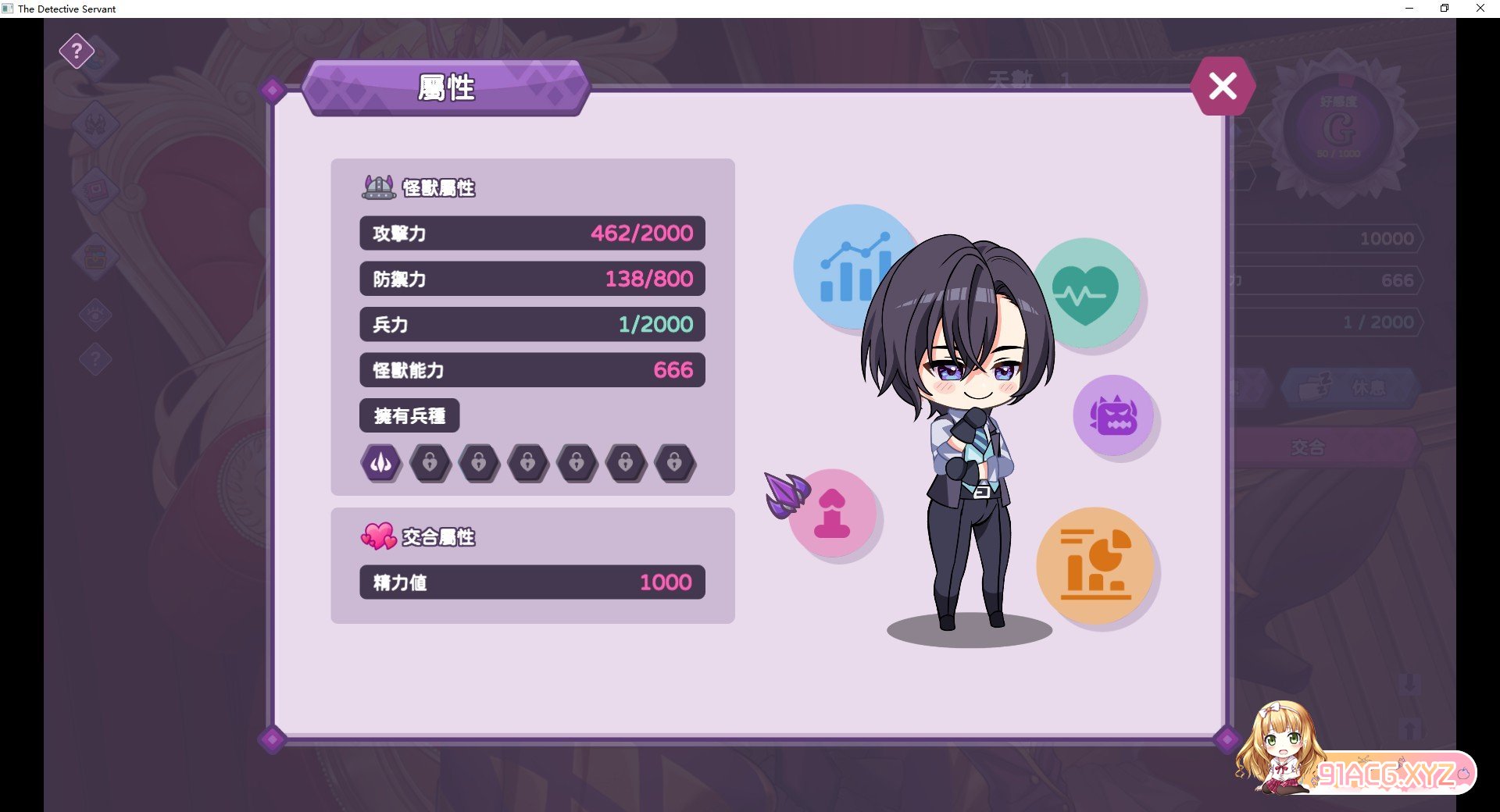Open the help question mark icon
1500x812 pixels.
(77, 52)
